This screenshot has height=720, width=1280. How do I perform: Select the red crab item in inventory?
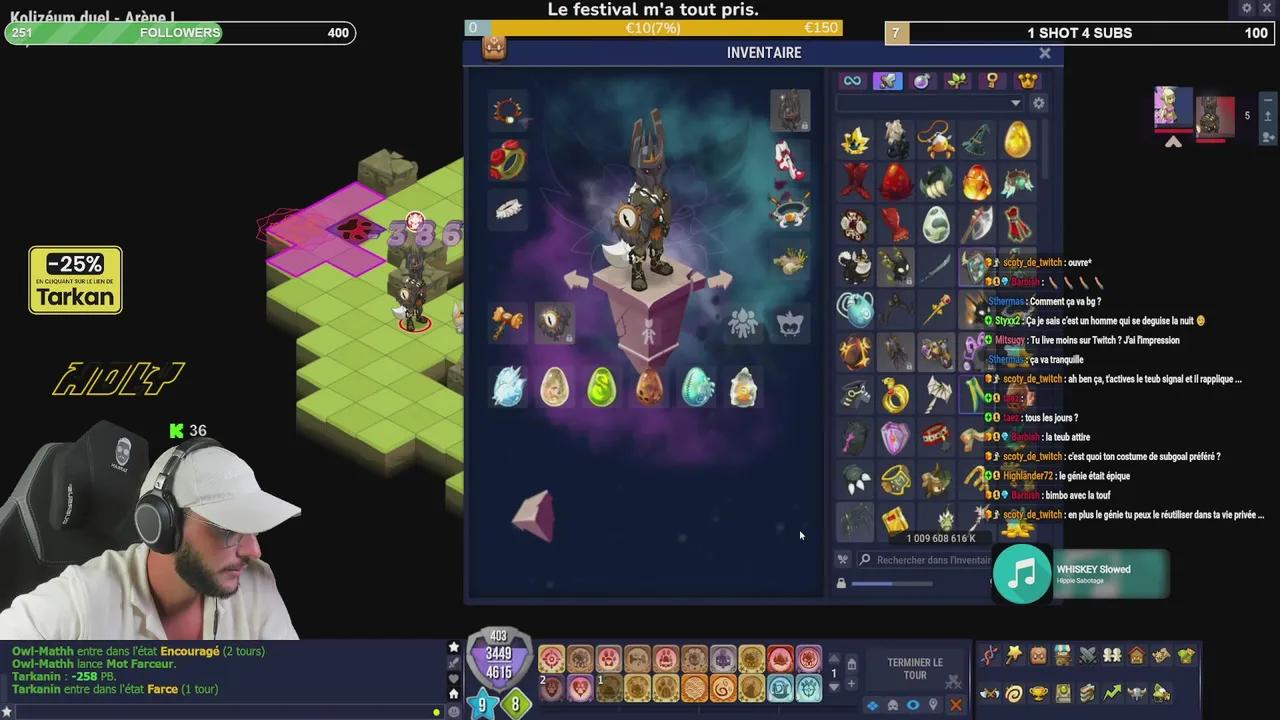[x=936, y=140]
